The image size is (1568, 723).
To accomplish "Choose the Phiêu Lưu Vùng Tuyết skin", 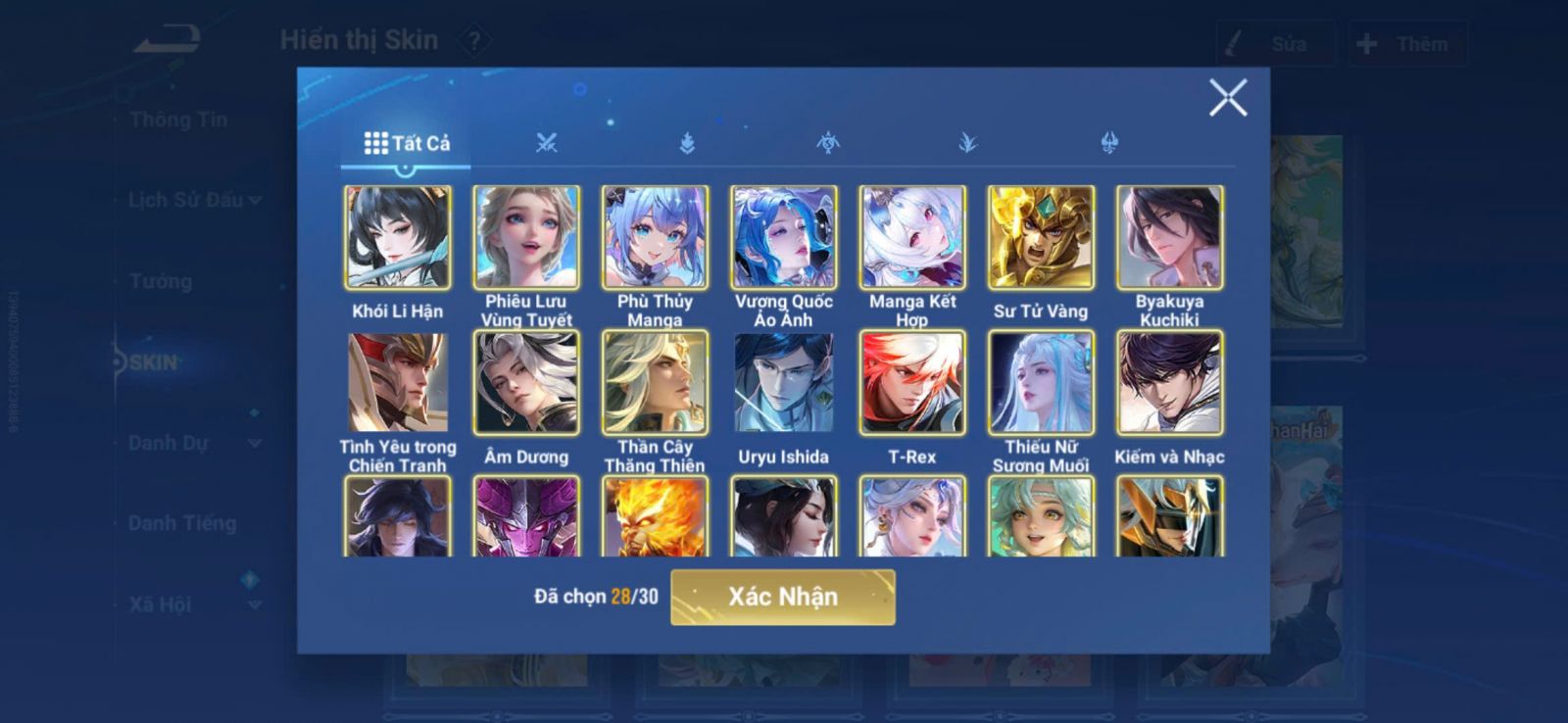I will 526,238.
